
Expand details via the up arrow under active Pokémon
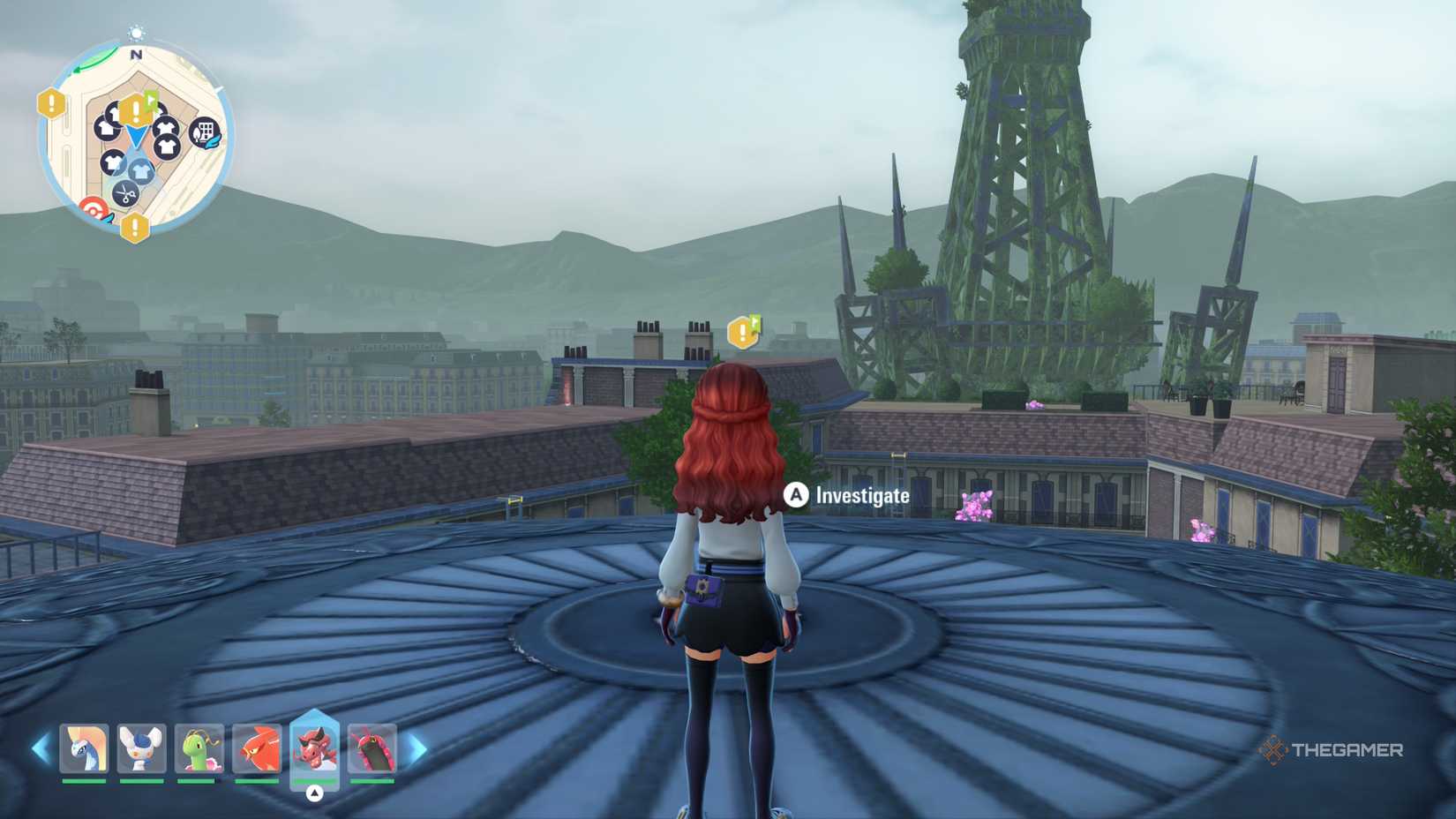click(314, 793)
